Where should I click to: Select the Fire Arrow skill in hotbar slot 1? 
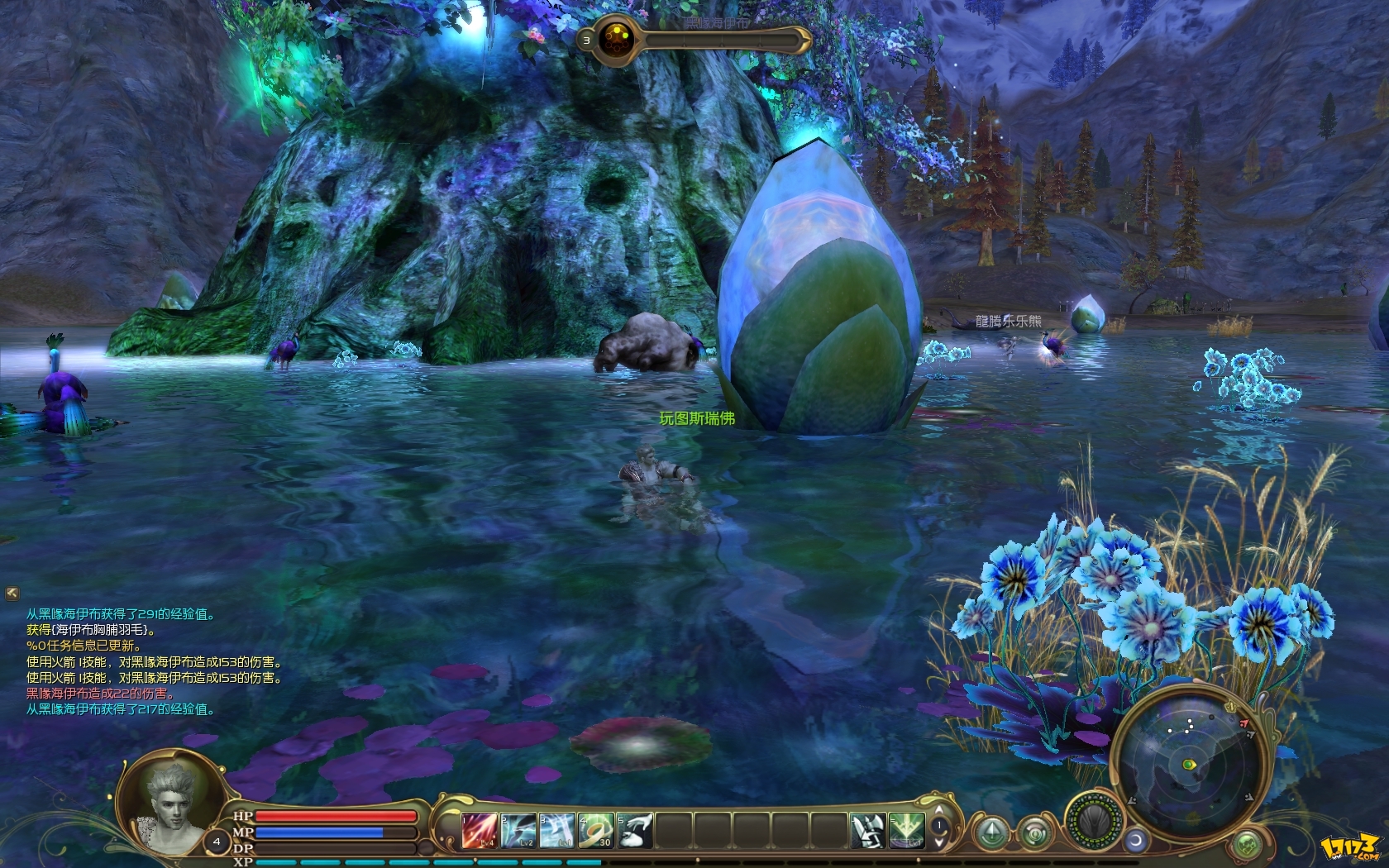tap(478, 832)
